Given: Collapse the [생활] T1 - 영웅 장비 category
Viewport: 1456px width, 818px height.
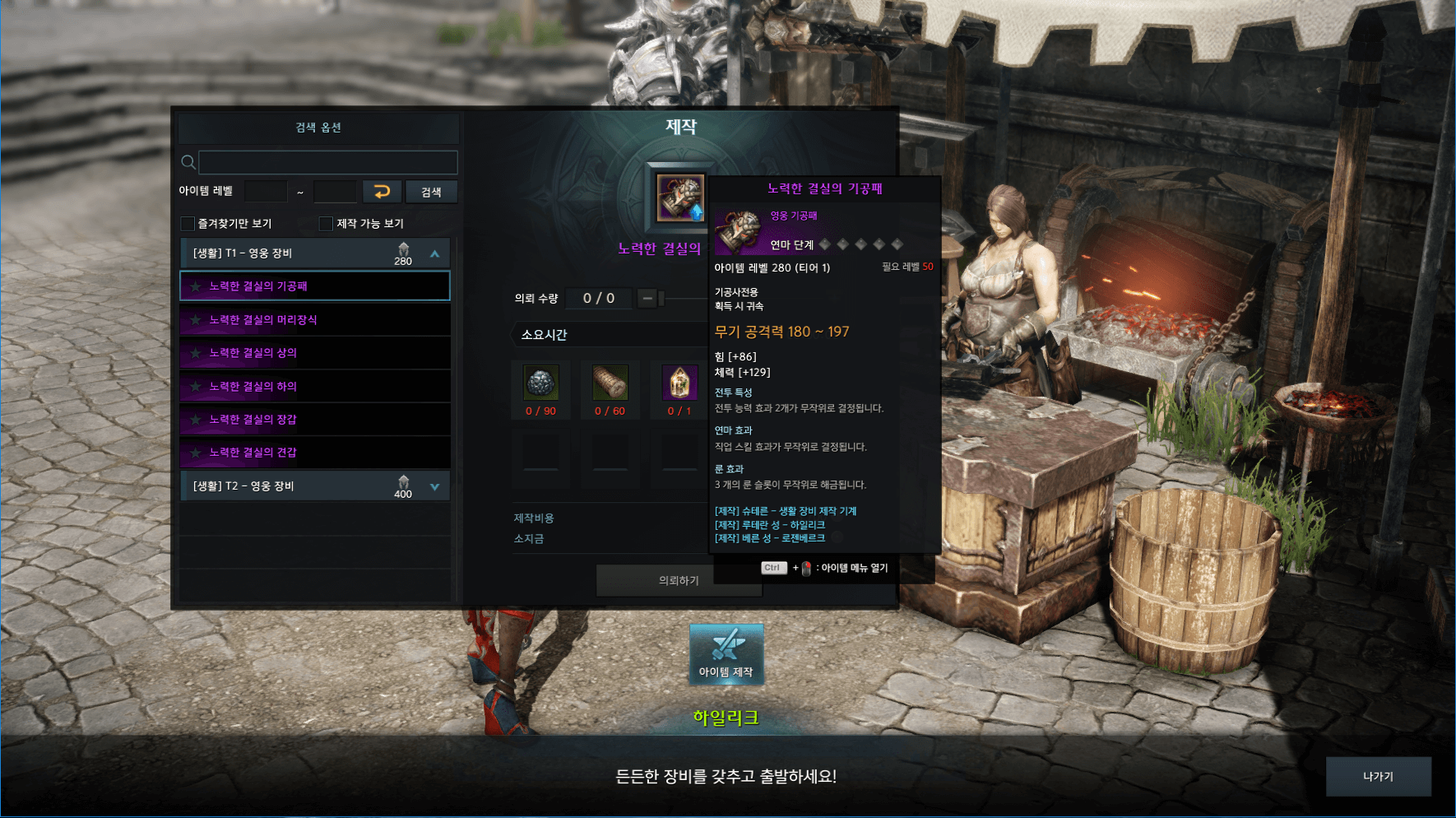Looking at the screenshot, I should pyautogui.click(x=434, y=253).
